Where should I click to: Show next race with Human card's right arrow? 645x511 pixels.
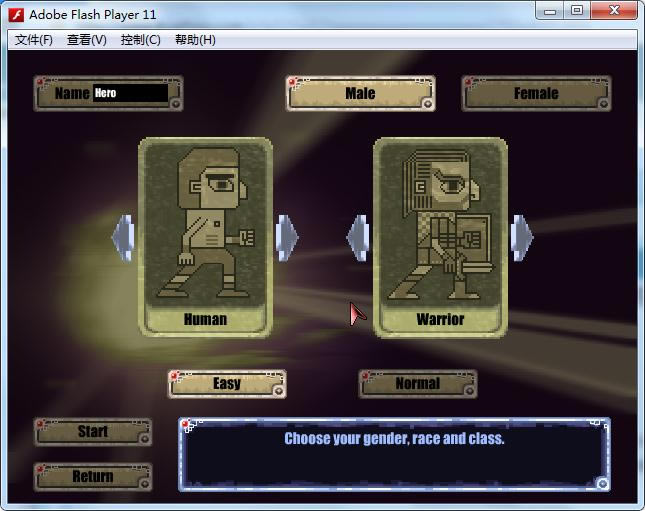287,237
